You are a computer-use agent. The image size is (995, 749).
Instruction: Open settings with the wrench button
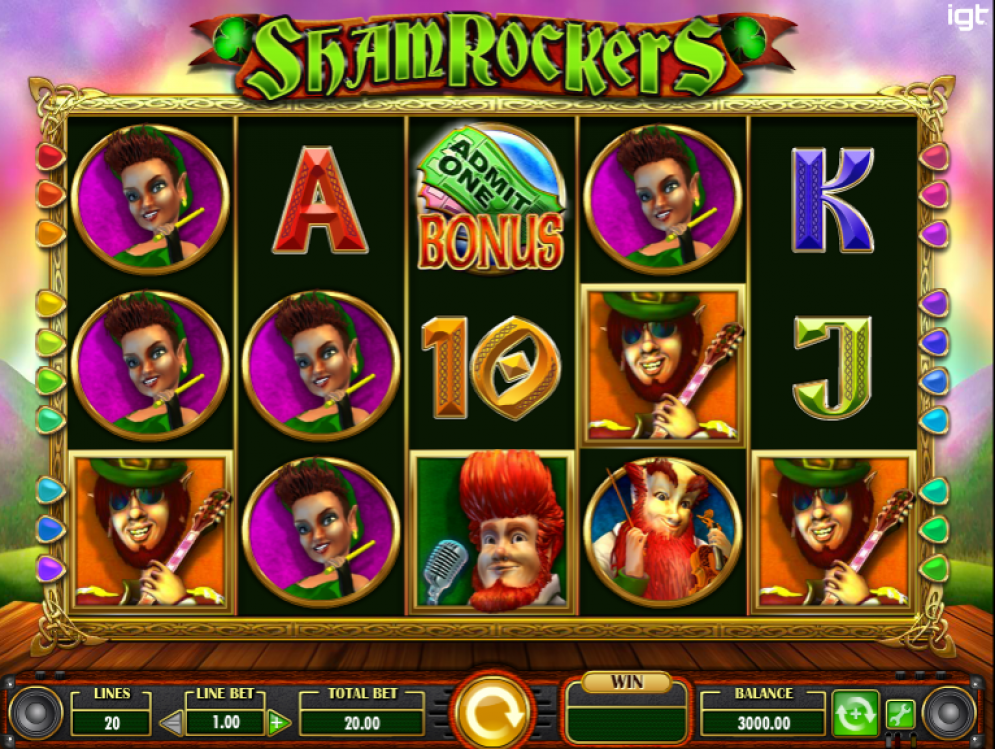(899, 714)
